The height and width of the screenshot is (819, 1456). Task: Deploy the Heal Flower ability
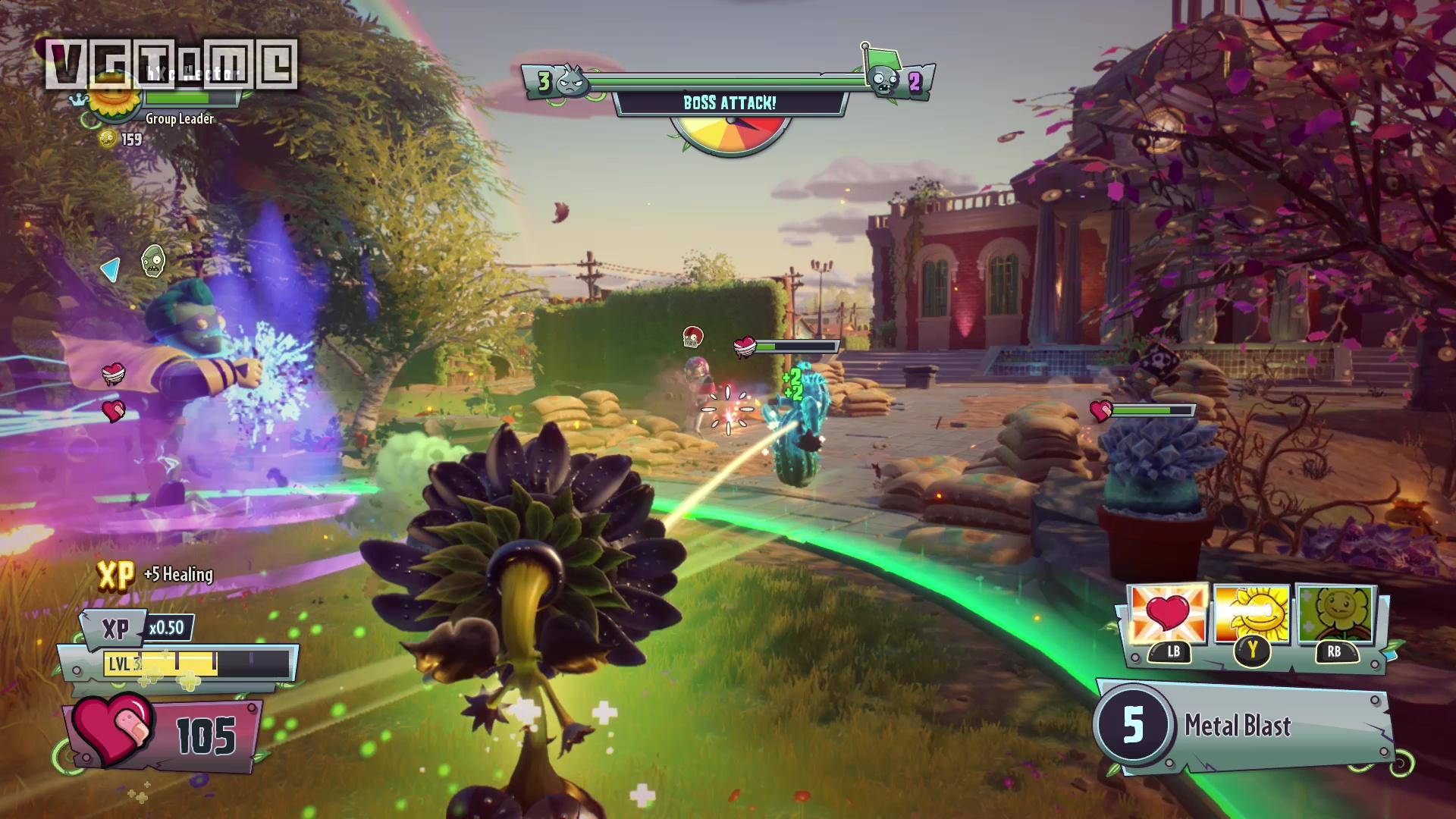pos(1334,614)
